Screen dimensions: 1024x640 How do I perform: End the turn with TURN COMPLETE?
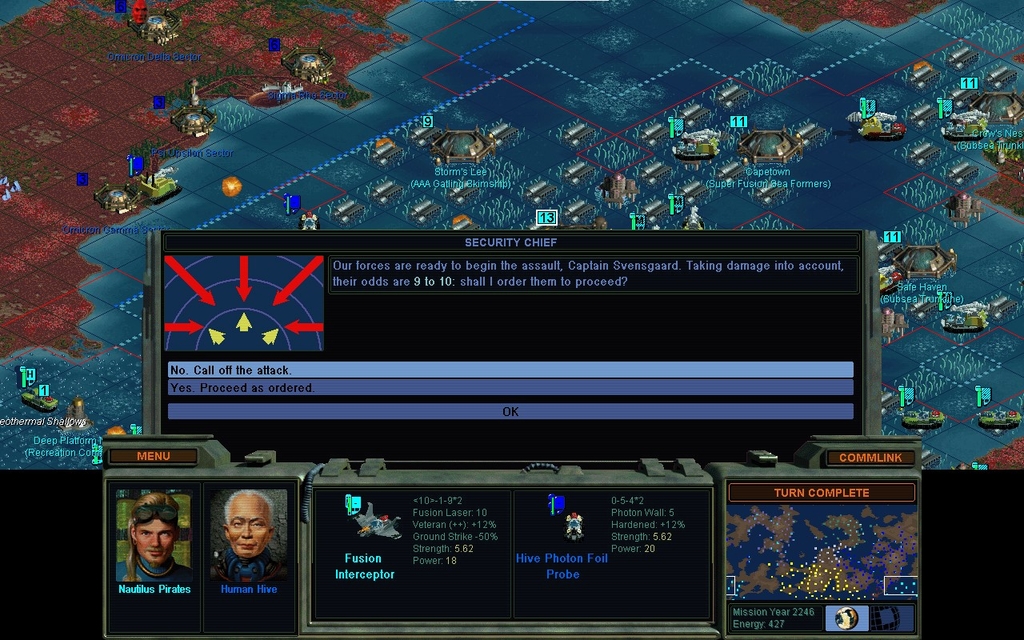[x=820, y=493]
